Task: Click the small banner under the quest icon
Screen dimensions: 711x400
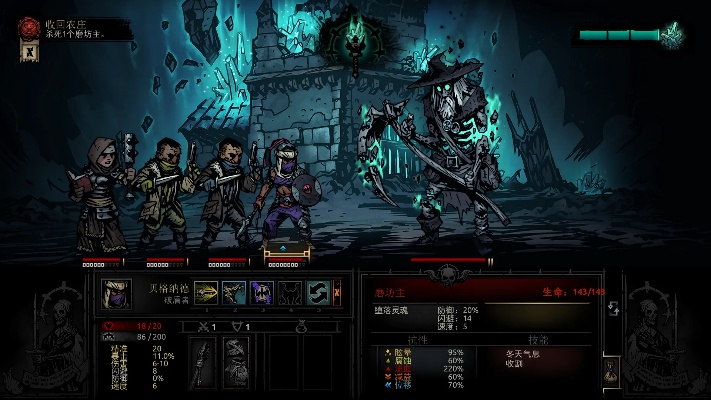Action: tap(28, 52)
